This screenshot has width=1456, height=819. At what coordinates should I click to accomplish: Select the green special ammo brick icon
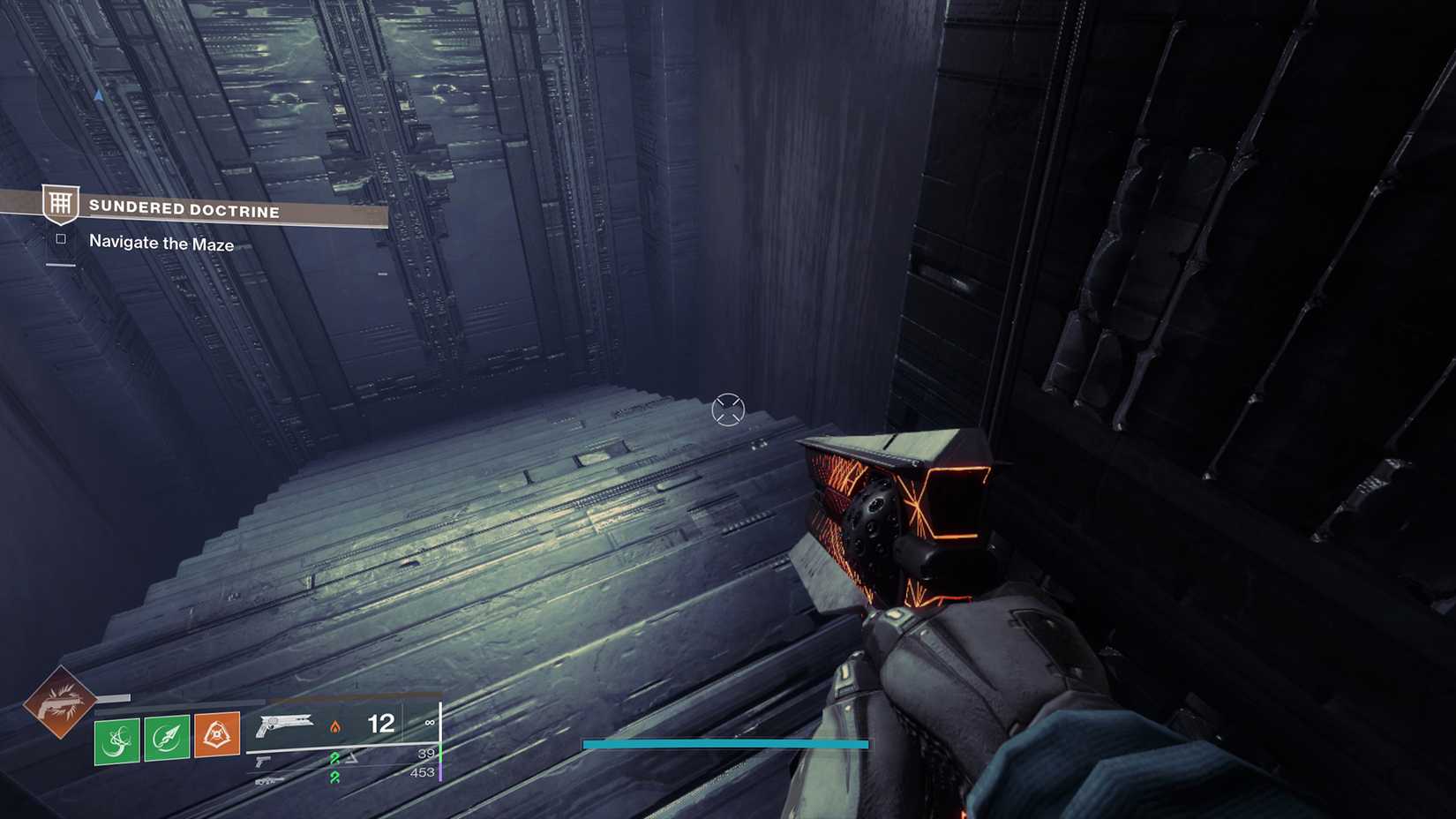pyautogui.click(x=335, y=756)
